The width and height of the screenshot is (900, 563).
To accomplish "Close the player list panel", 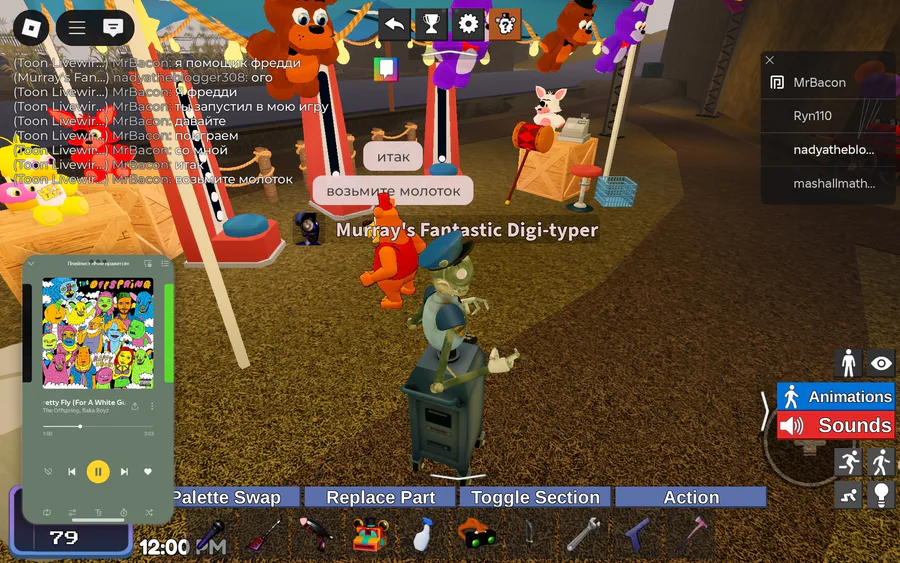I will [770, 60].
